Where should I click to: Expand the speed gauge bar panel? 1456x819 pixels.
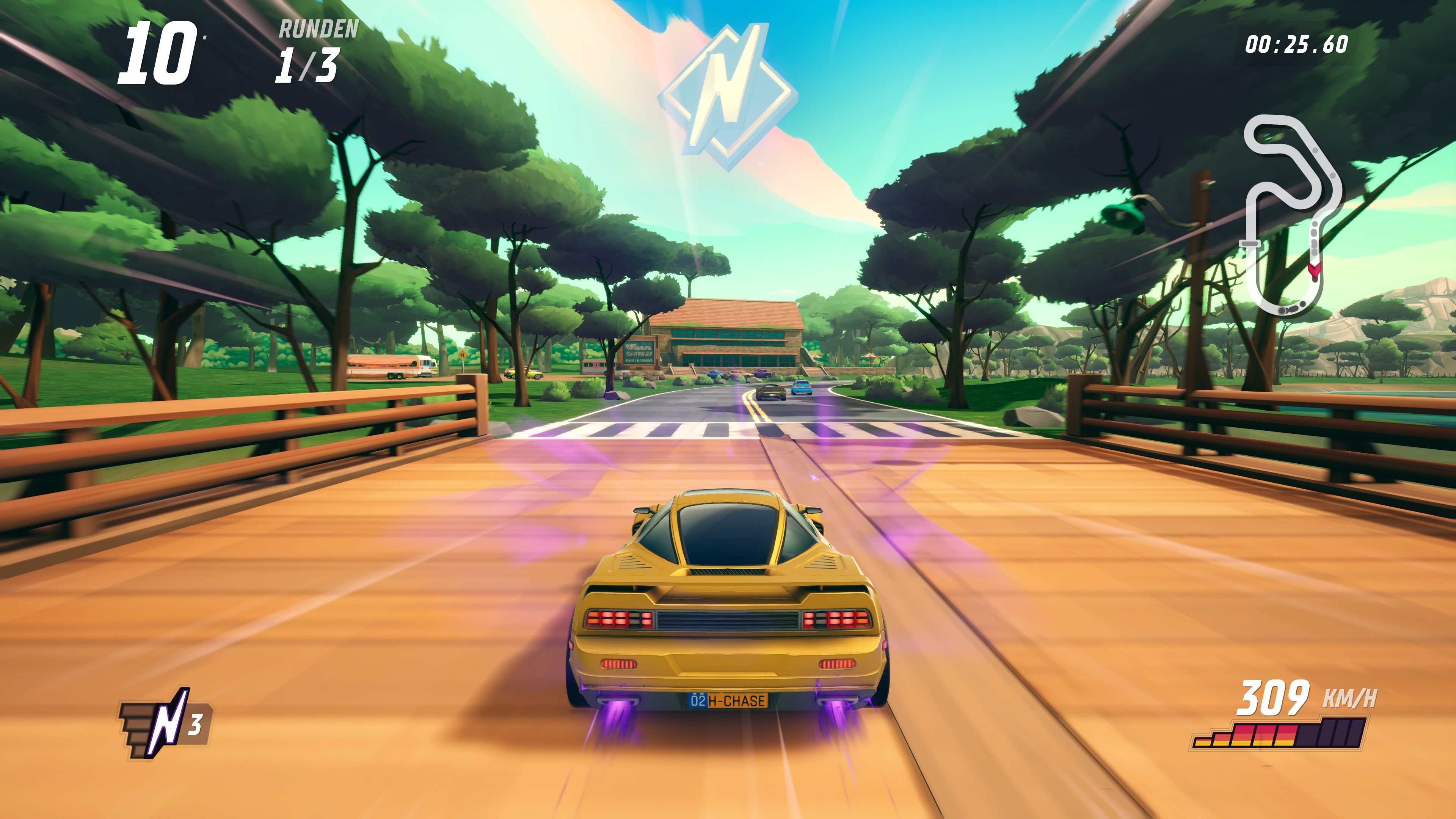tap(1300, 735)
